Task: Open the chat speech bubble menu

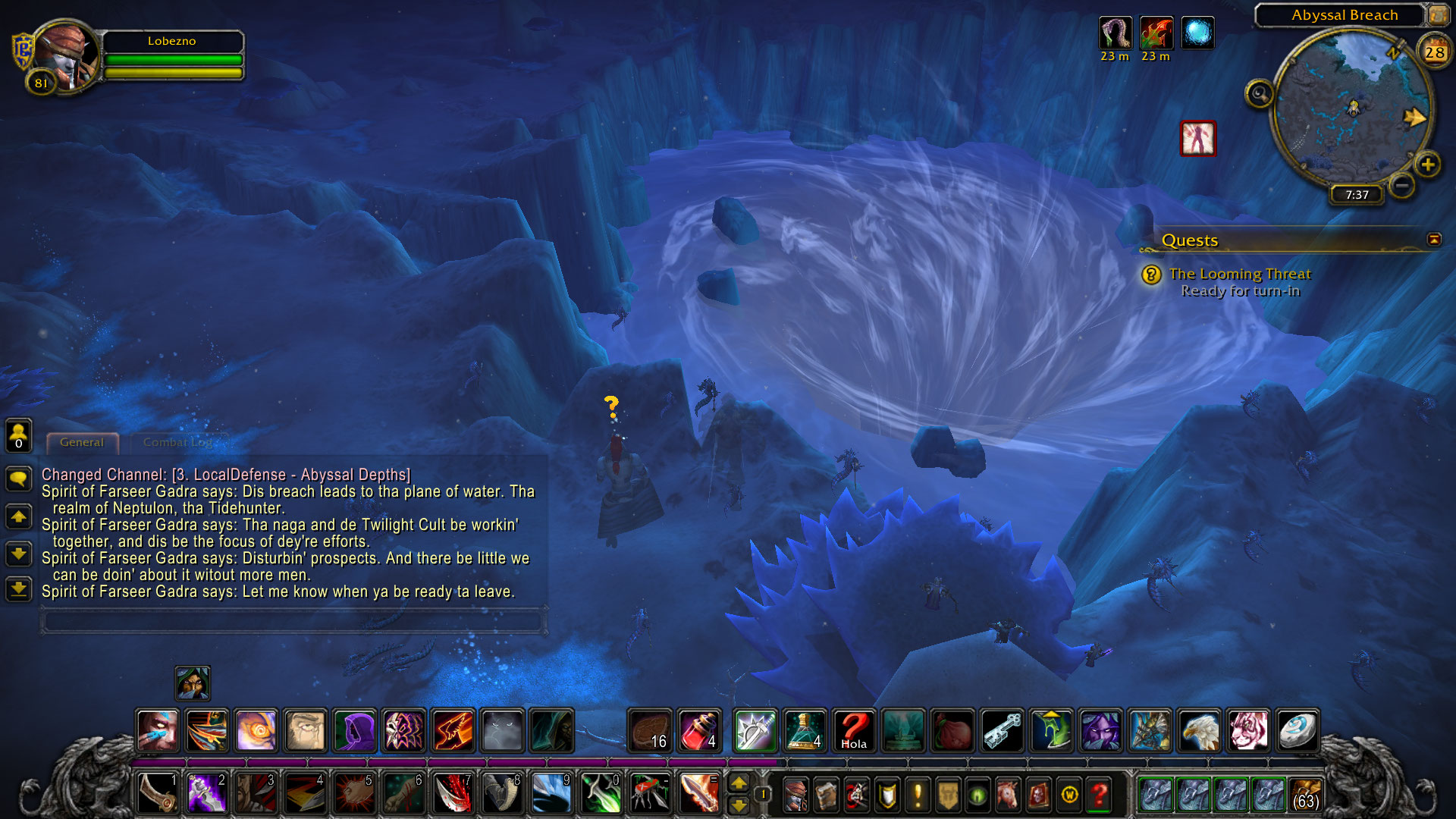Action: point(19,479)
